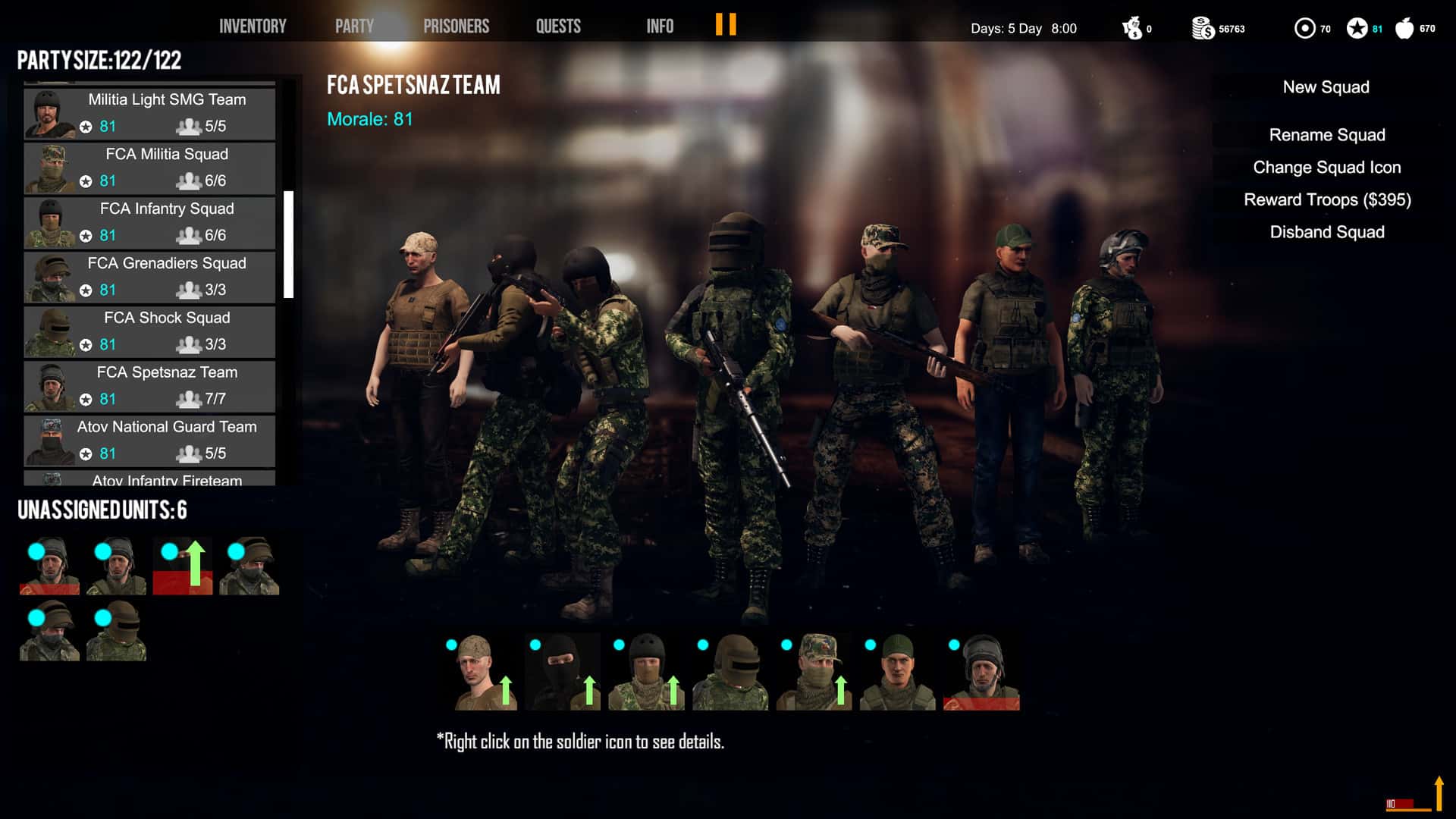The width and height of the screenshot is (1456, 819).
Task: Open the Prisoners tab
Action: tap(456, 25)
